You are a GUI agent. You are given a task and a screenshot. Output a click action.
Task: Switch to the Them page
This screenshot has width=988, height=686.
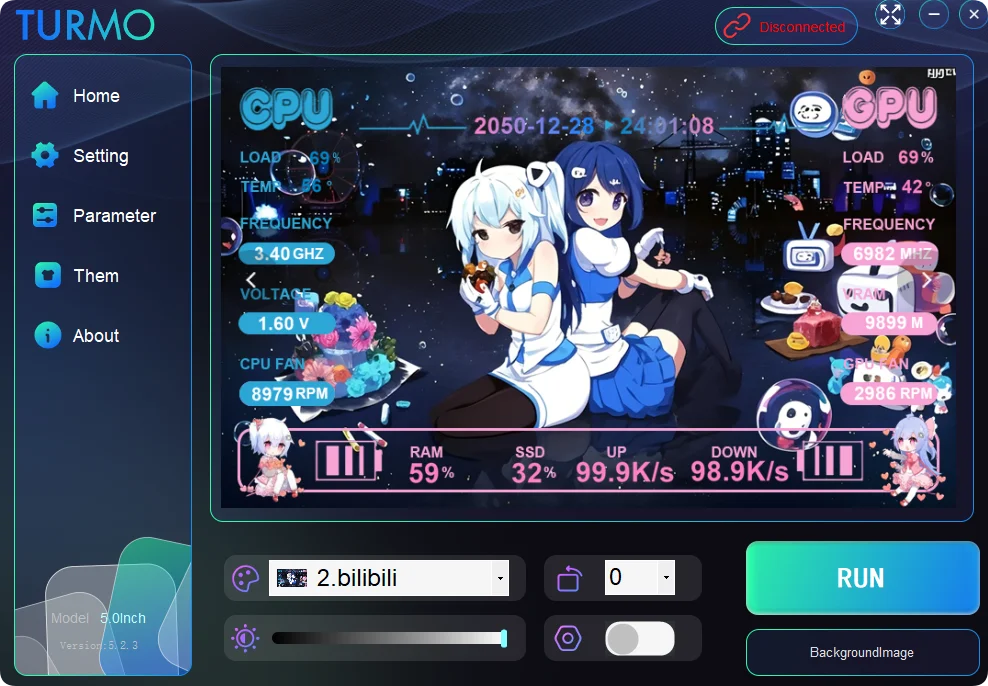(x=95, y=276)
